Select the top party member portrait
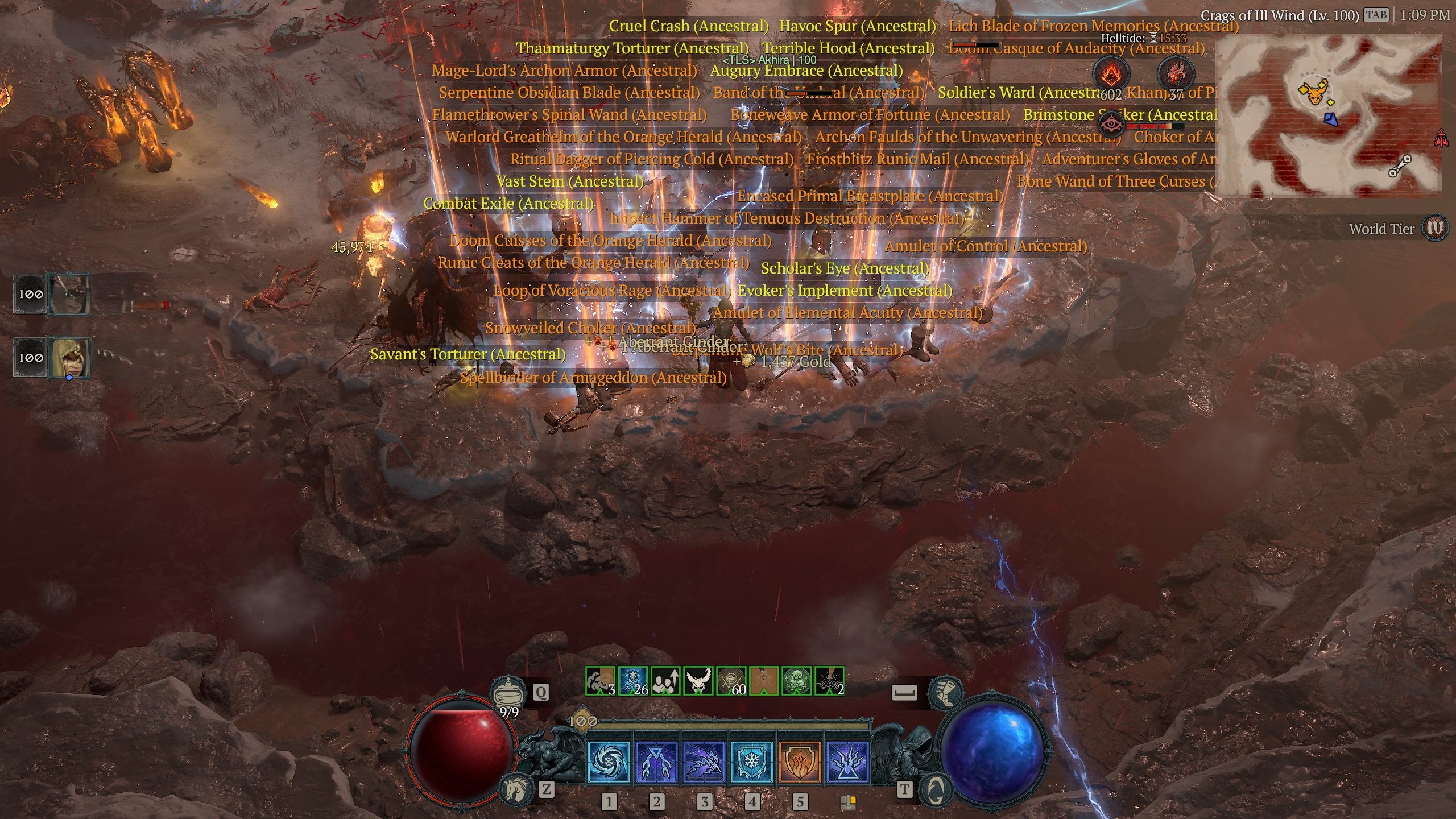This screenshot has height=819, width=1456. point(69,293)
